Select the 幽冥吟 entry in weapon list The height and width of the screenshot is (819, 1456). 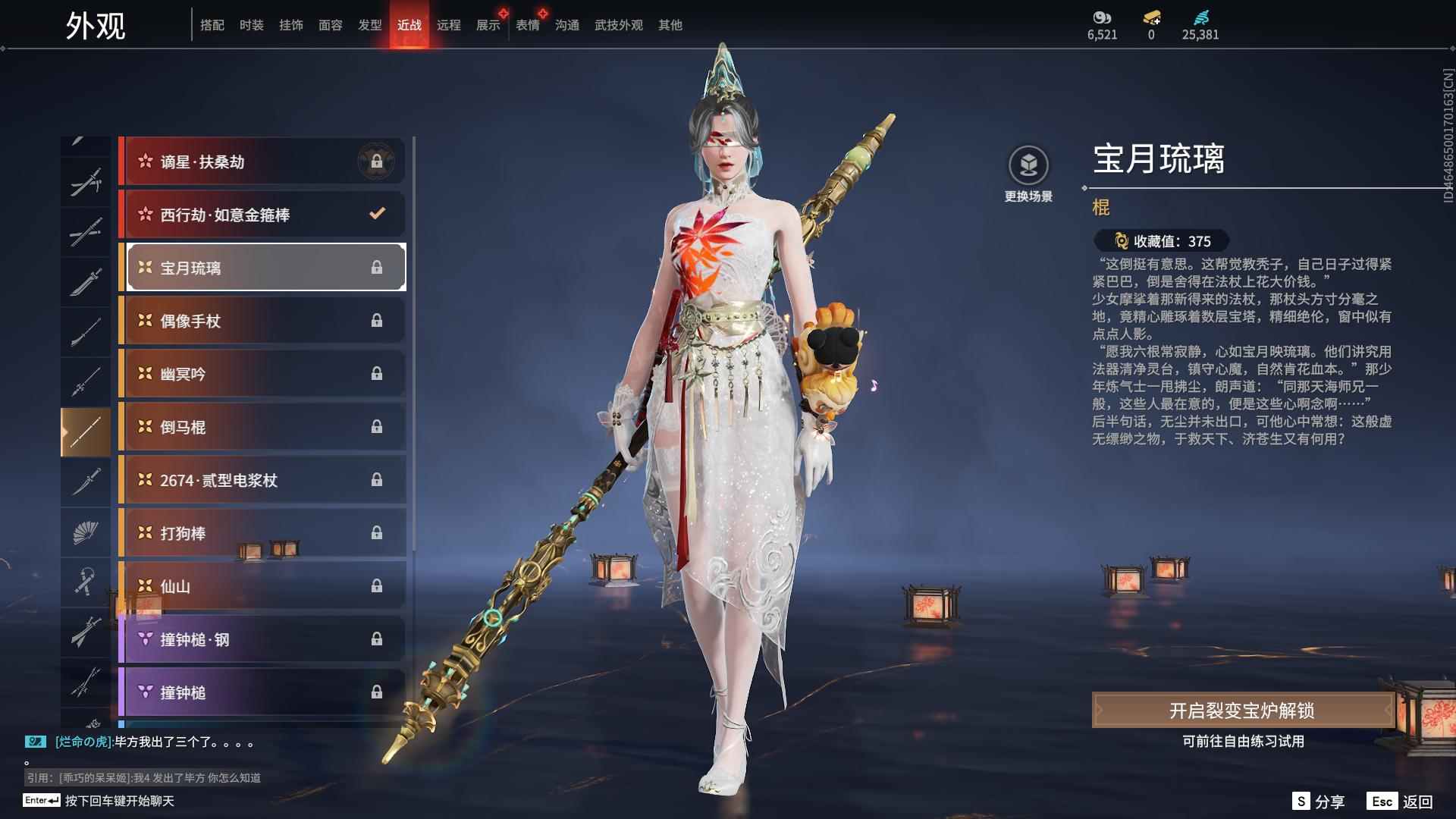262,374
